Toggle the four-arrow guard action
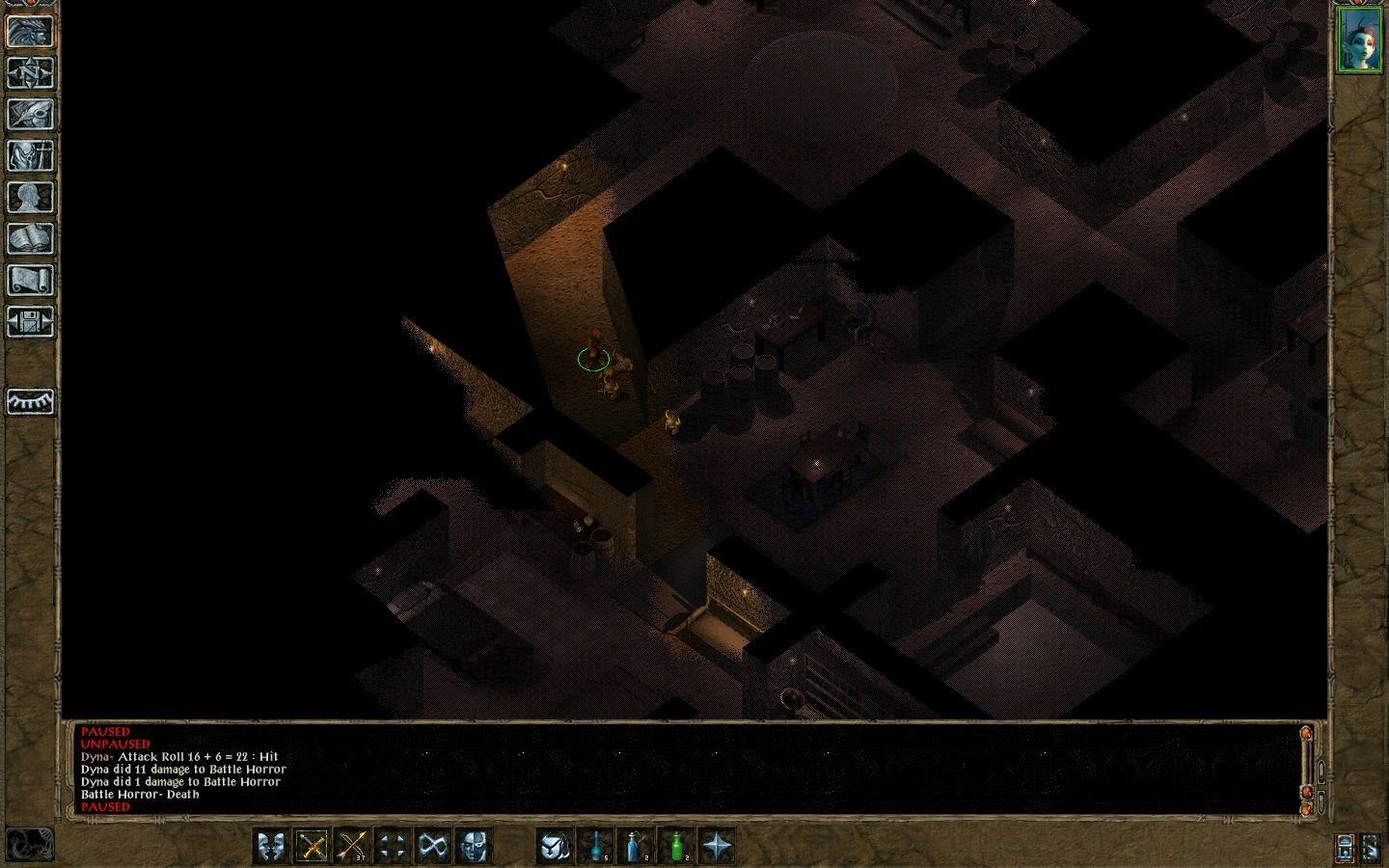This screenshot has height=868, width=1389. tap(392, 847)
